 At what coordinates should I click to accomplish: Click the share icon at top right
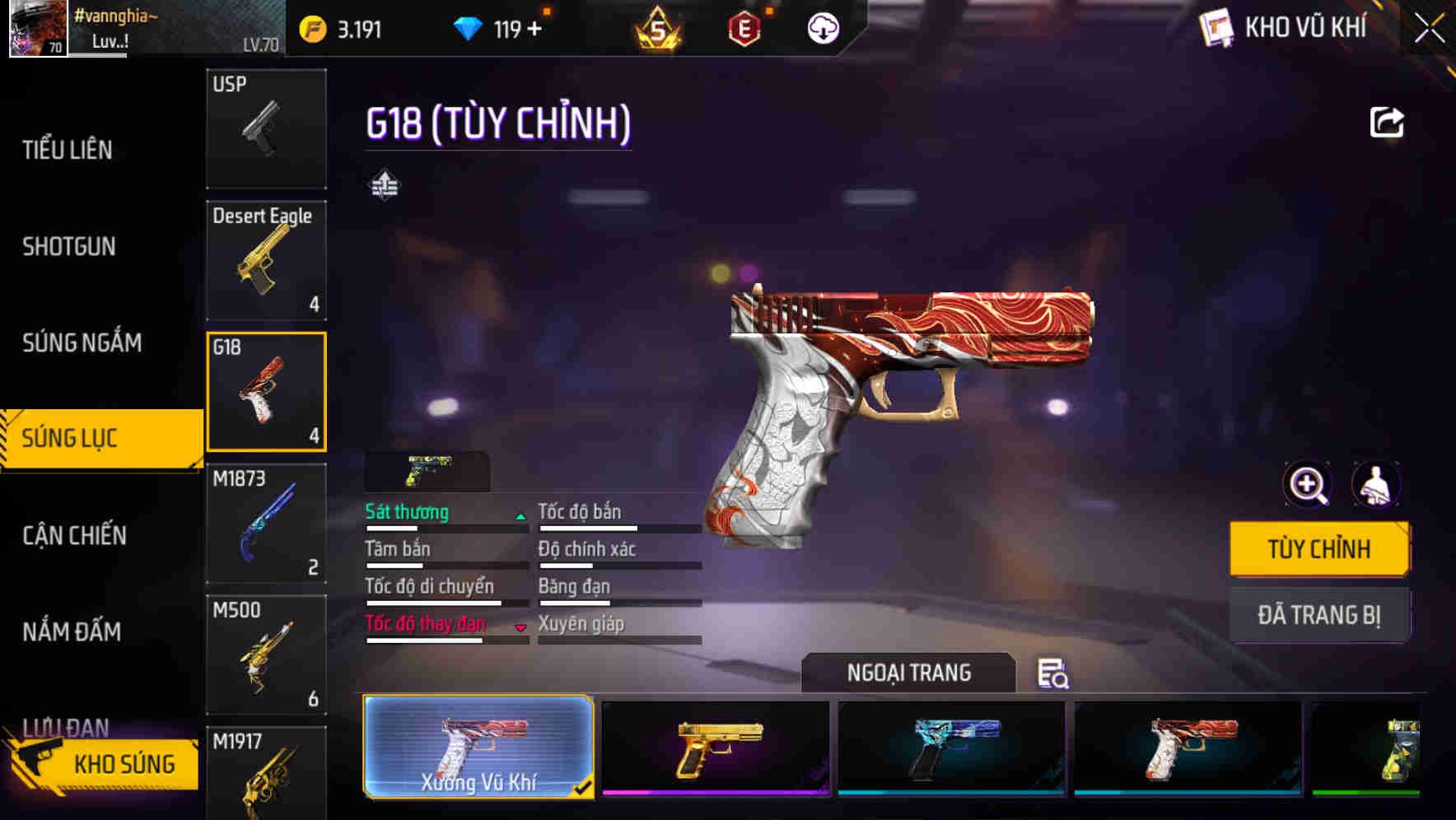pos(1388,121)
